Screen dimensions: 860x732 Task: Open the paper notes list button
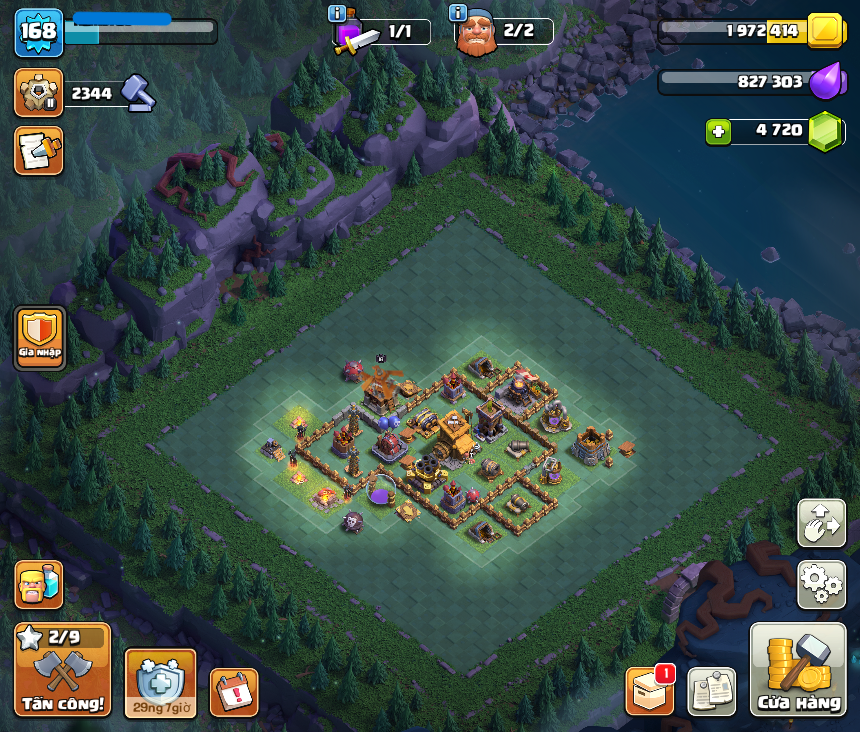pos(712,691)
